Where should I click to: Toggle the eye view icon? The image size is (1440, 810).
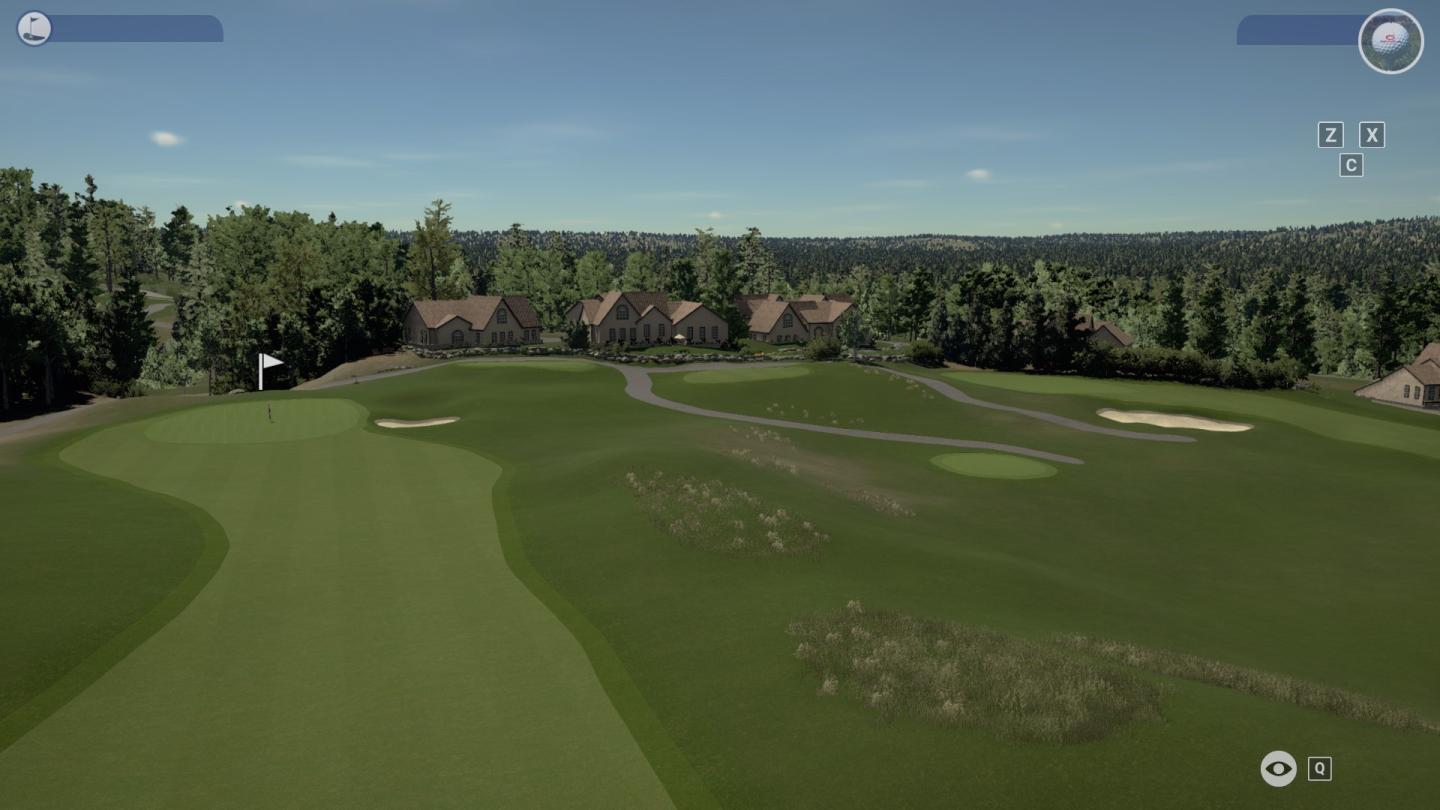tap(1278, 768)
